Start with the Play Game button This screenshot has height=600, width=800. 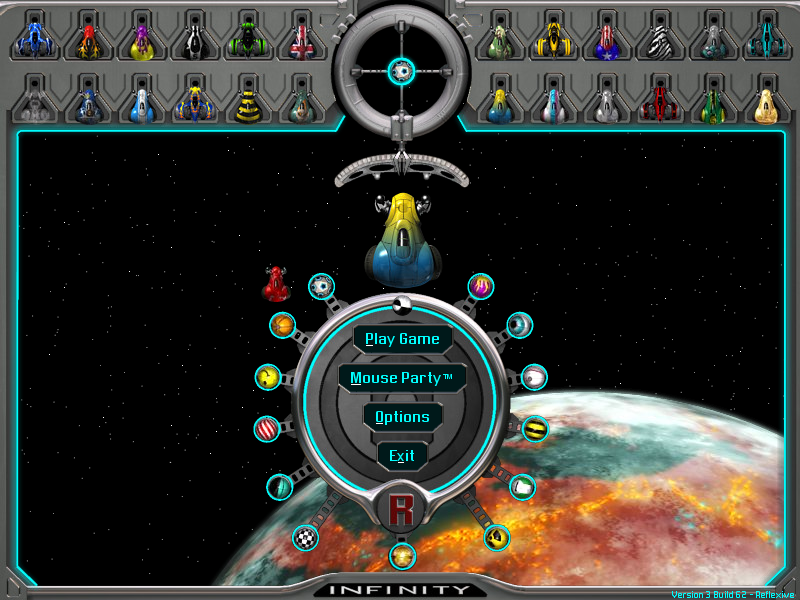click(x=402, y=339)
